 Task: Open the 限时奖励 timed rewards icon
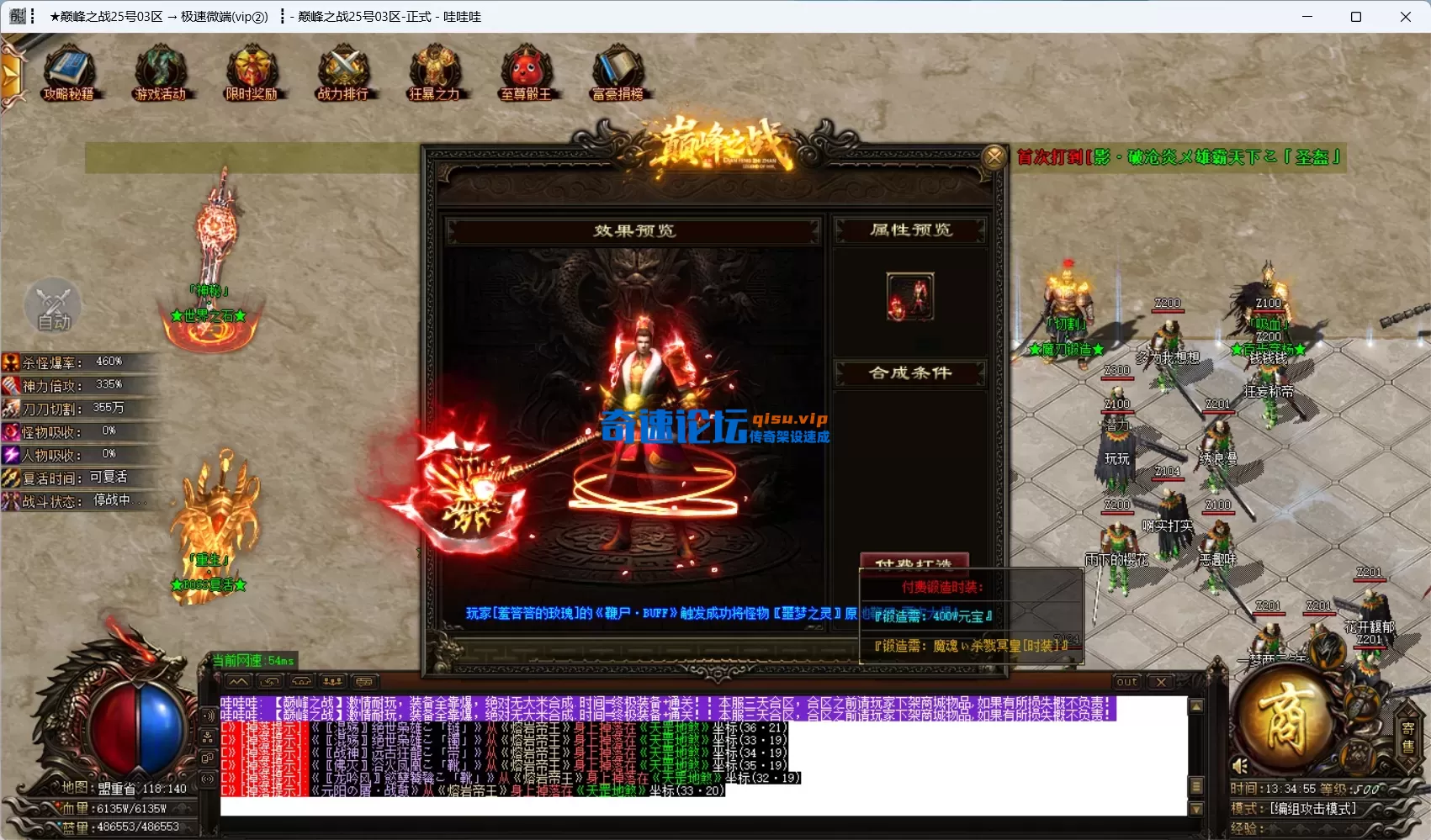pos(252,74)
